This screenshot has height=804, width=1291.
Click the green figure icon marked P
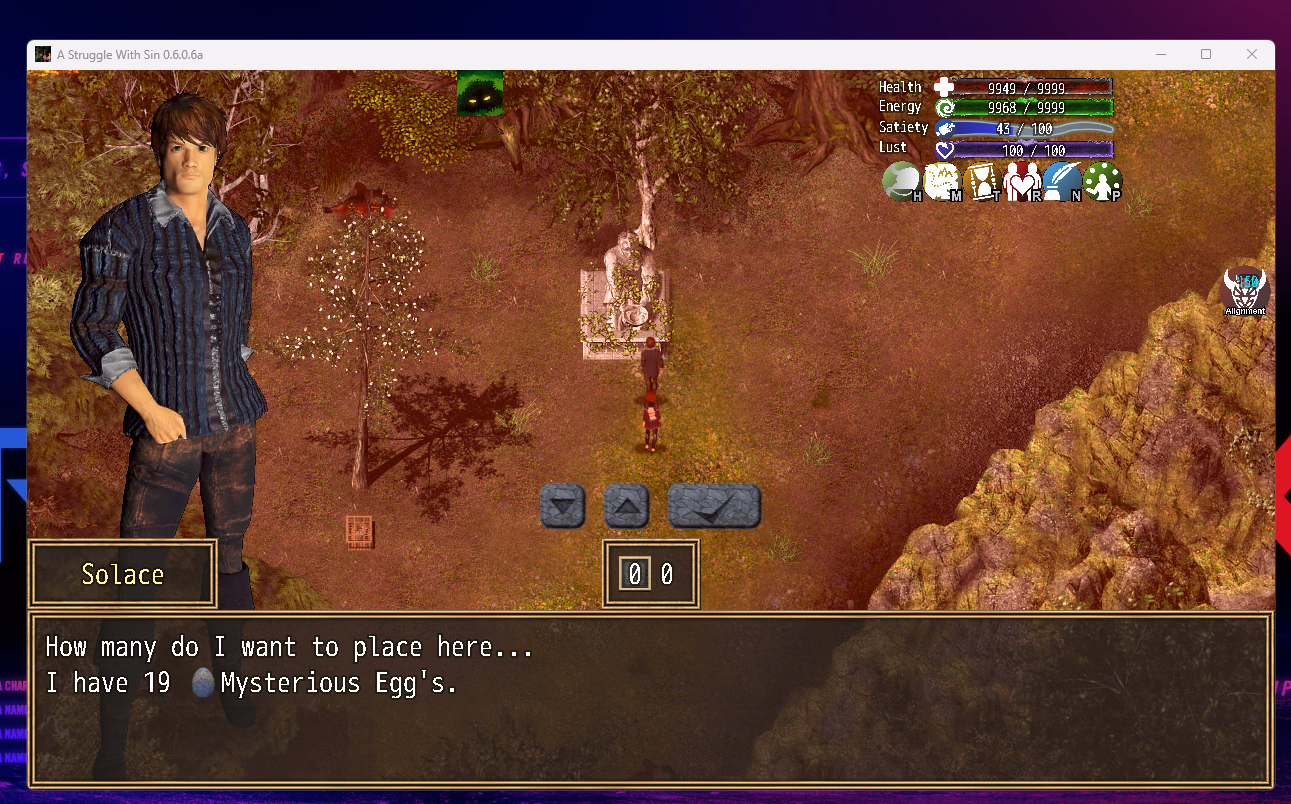(x=1102, y=182)
